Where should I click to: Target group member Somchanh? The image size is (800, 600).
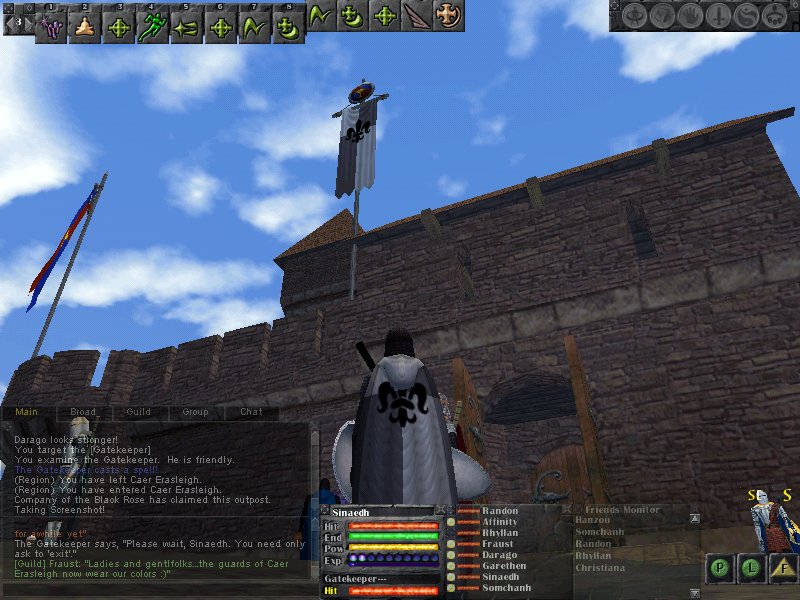(x=505, y=588)
